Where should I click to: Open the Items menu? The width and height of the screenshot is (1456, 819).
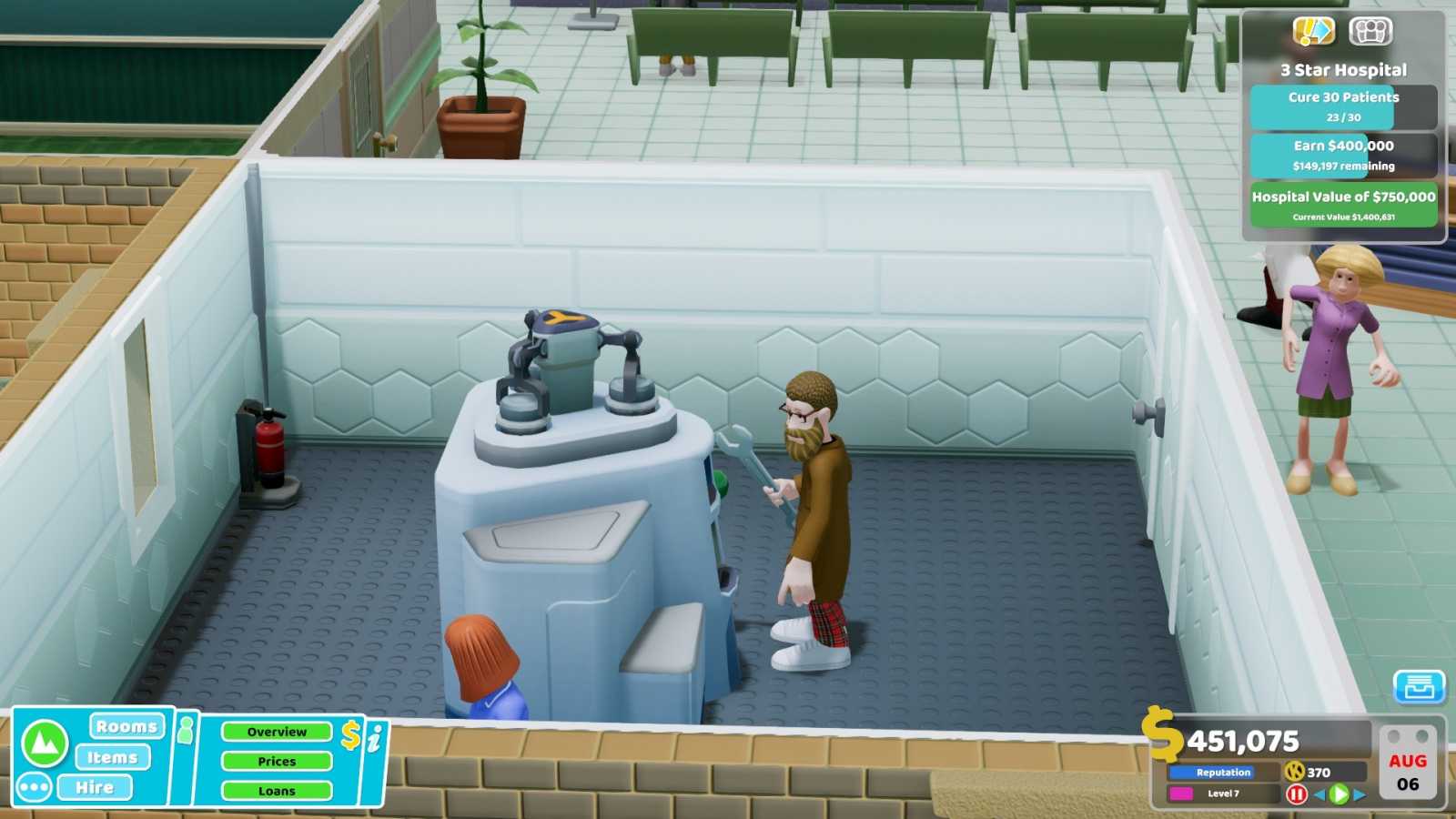[113, 756]
